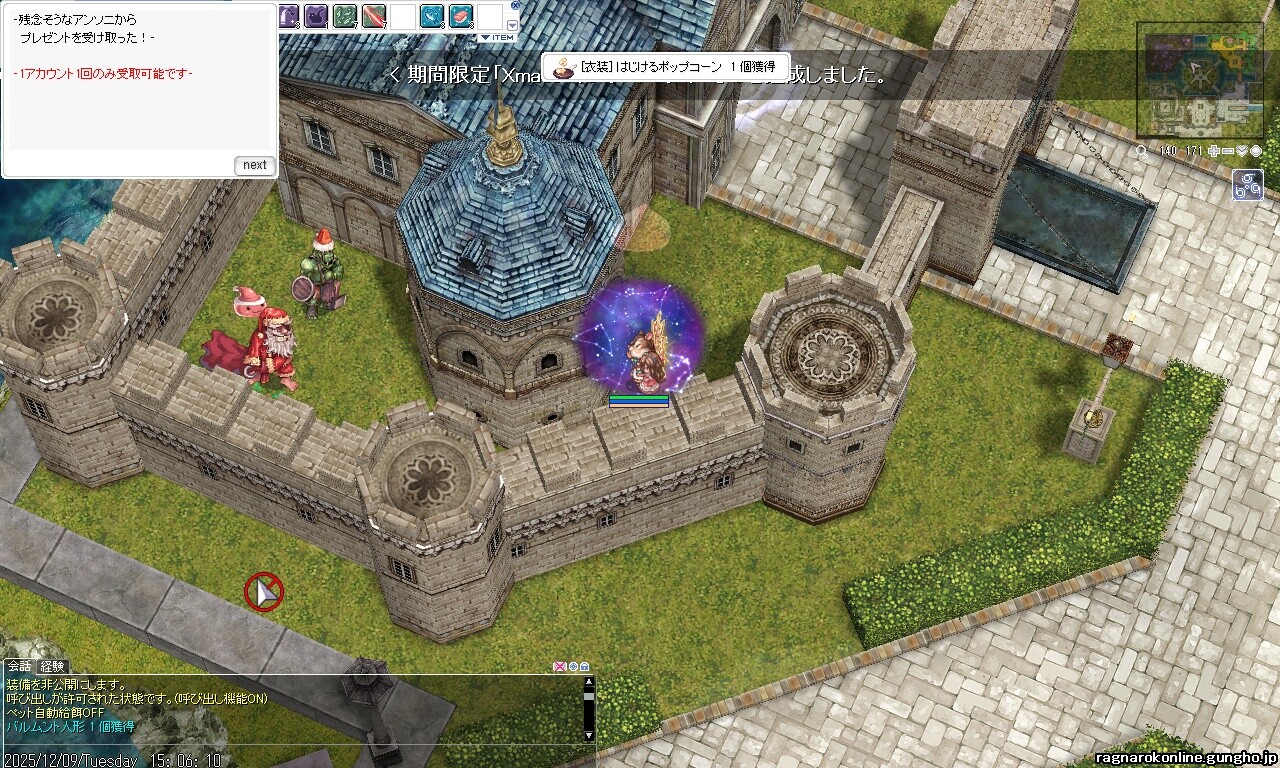Click the magnifier icon under the minimap

click(1142, 151)
